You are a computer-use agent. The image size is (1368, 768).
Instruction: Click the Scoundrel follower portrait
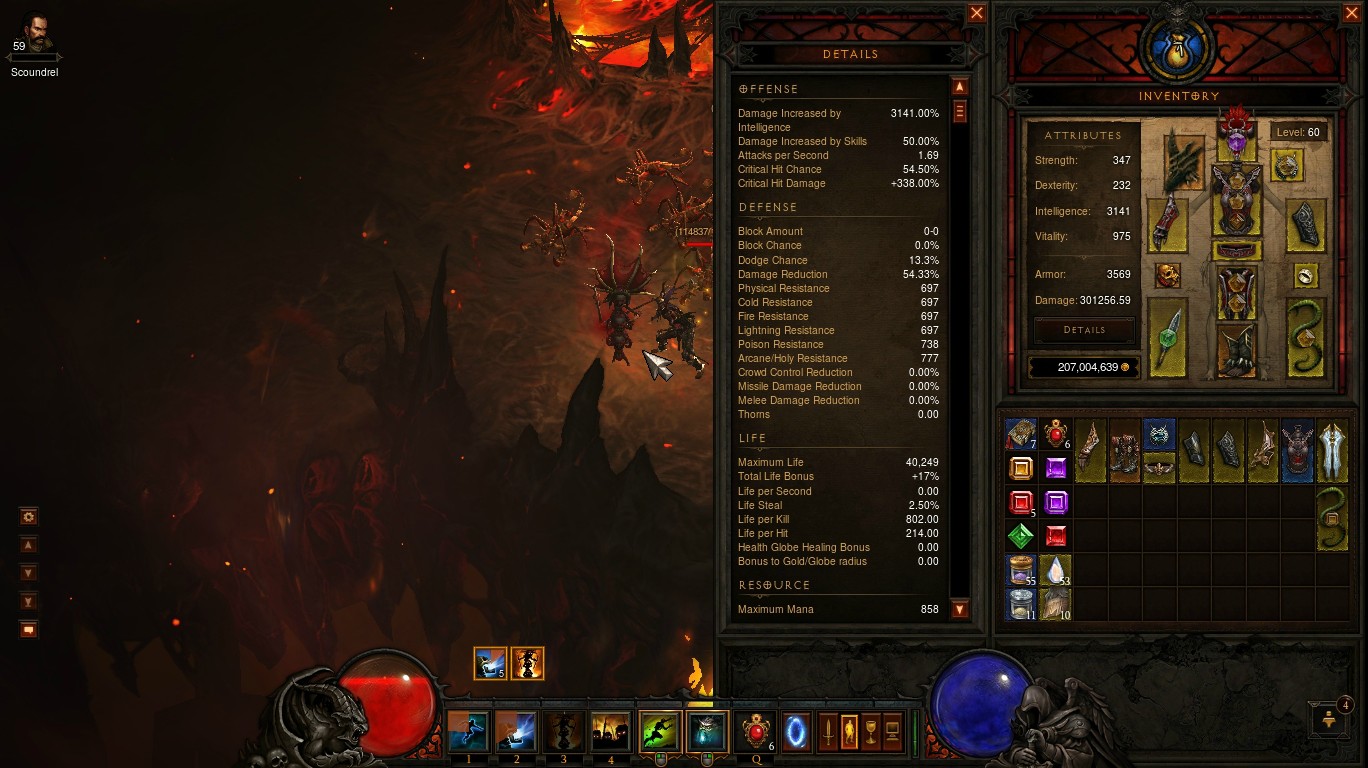(x=35, y=33)
